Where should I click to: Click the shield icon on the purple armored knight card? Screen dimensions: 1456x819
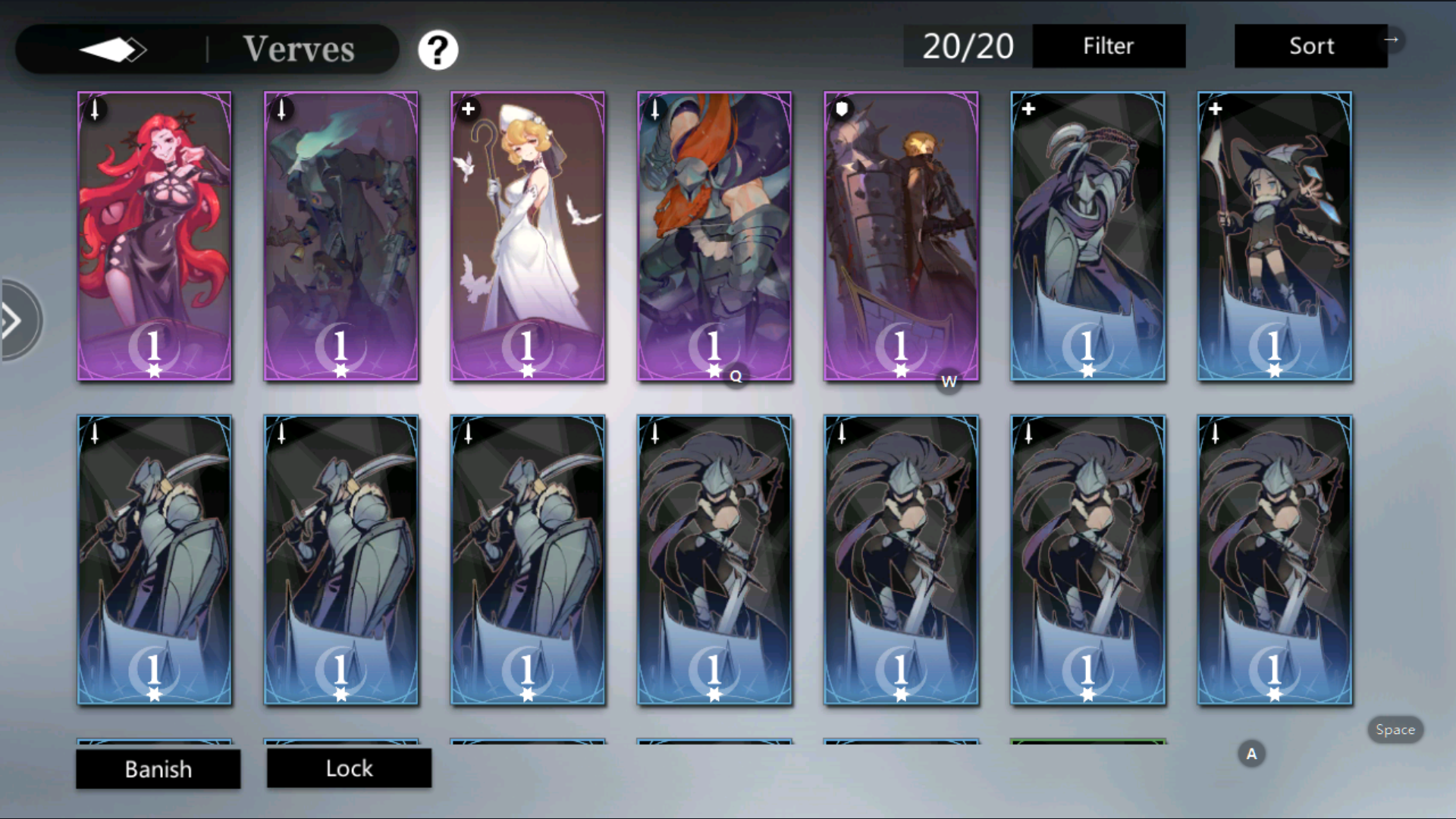click(x=842, y=108)
